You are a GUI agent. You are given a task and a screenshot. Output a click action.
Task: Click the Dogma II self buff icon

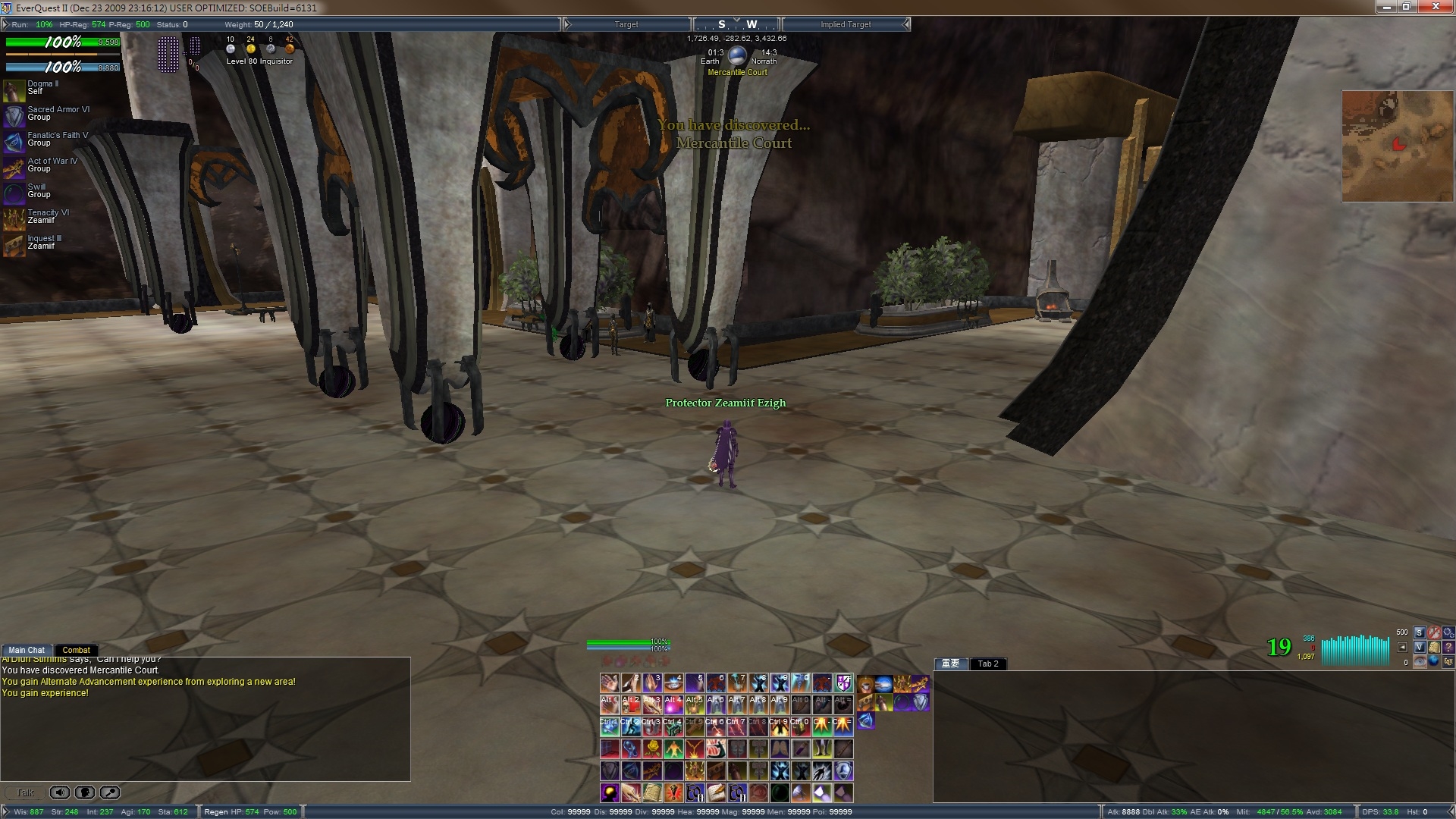coord(14,90)
